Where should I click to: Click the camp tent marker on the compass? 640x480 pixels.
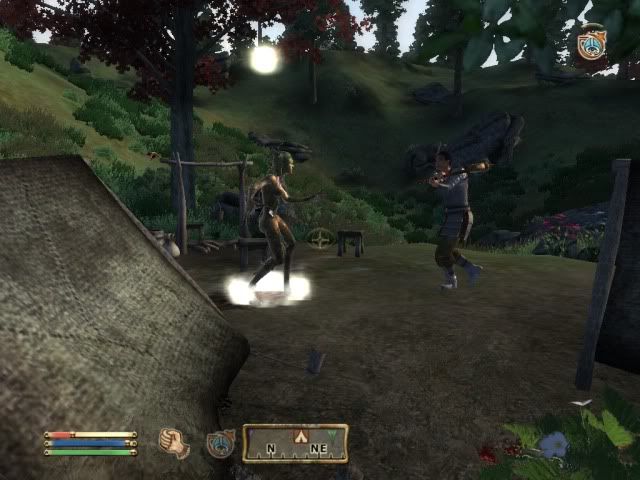(297, 436)
